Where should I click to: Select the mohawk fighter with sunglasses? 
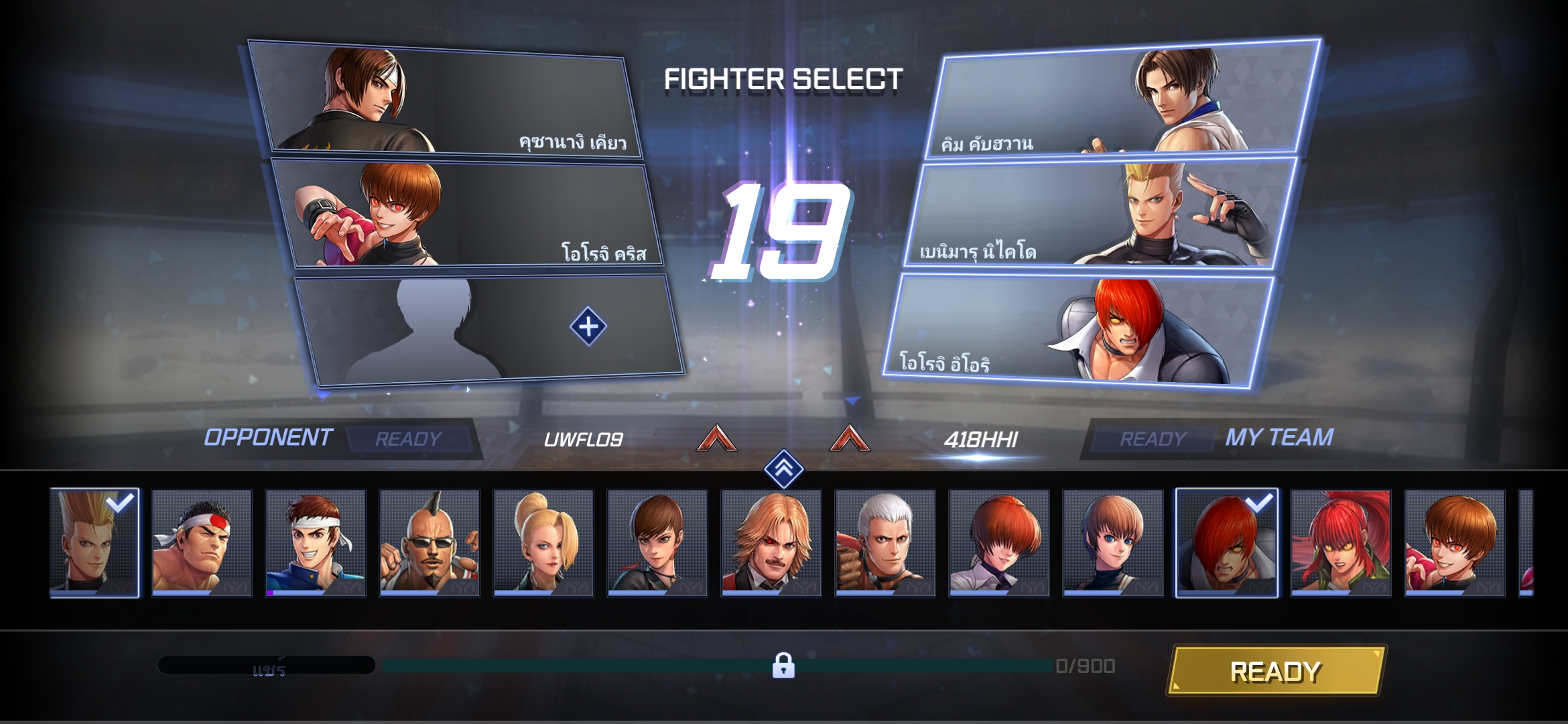(430, 543)
